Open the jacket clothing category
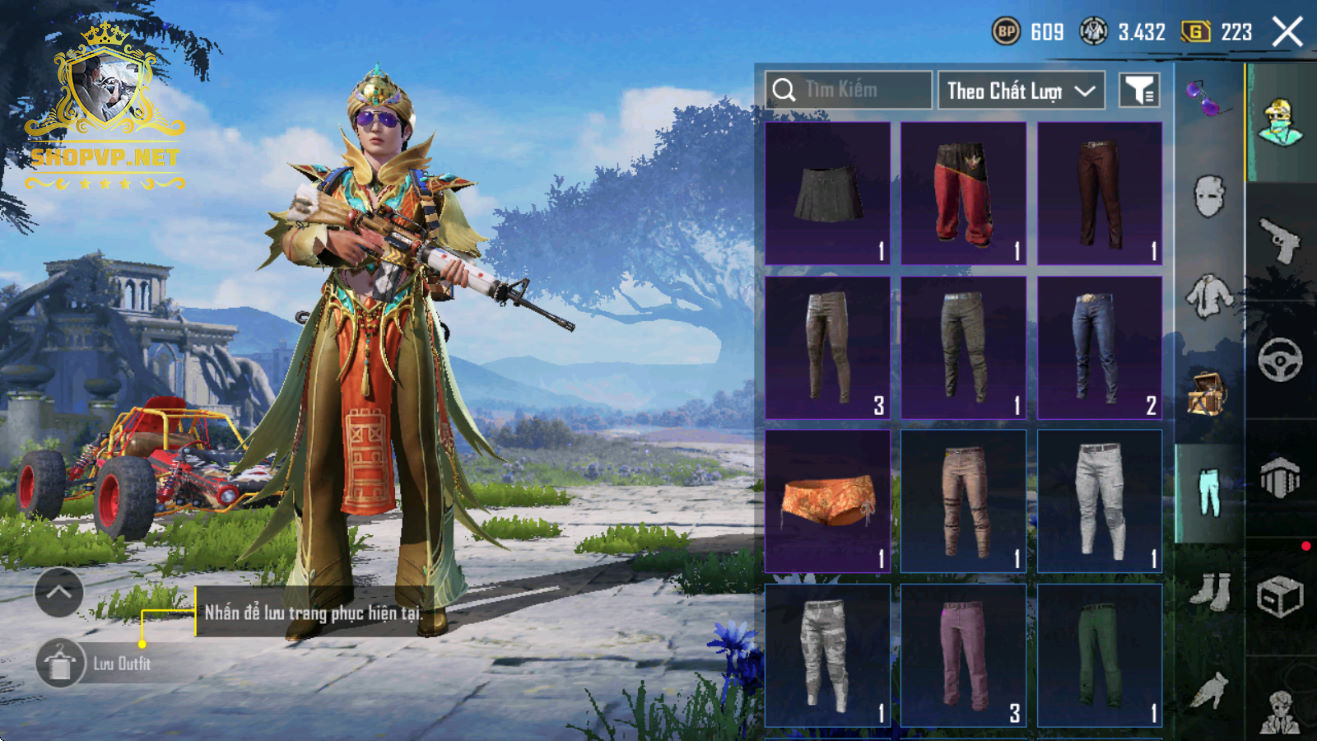This screenshot has width=1317, height=741. pyautogui.click(x=1209, y=295)
